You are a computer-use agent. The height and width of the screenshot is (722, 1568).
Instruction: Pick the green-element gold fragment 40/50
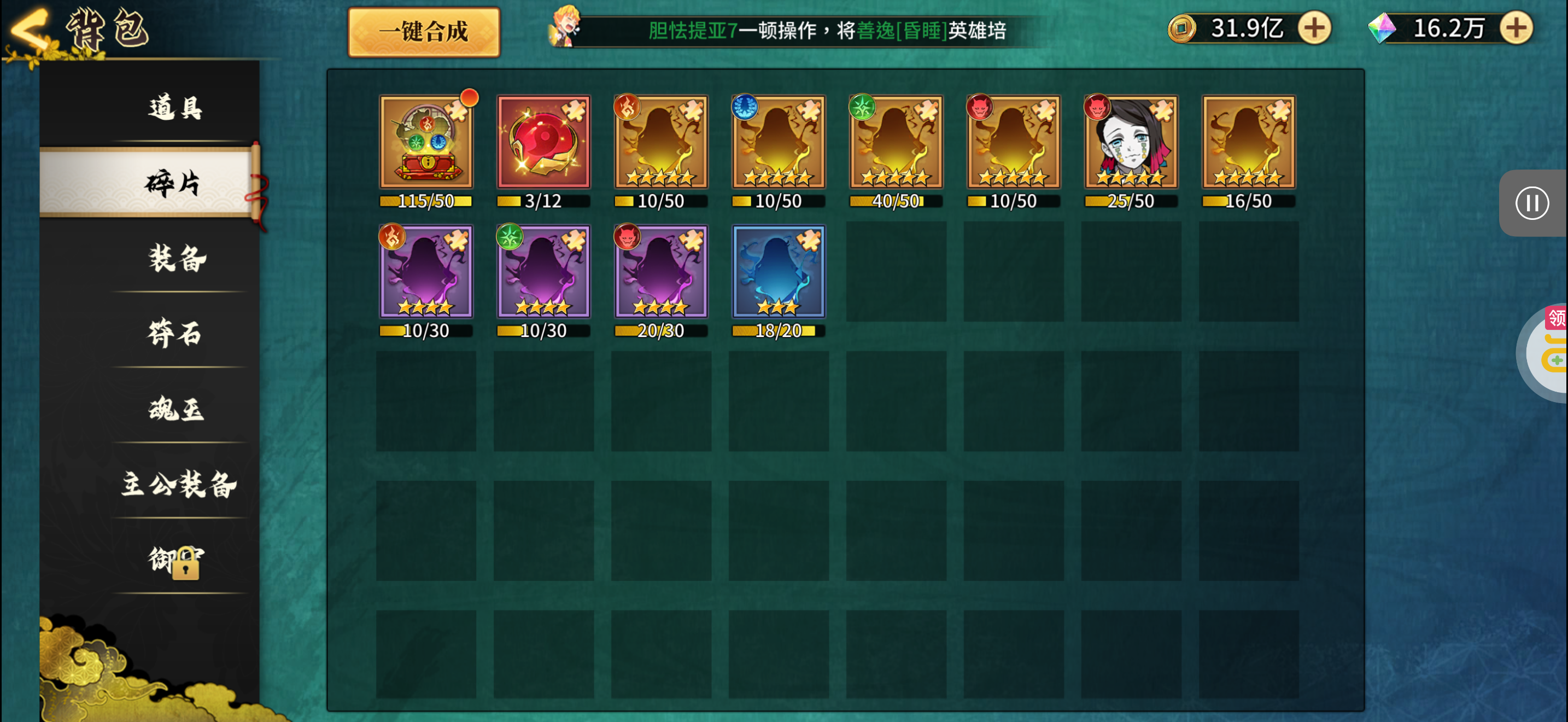pos(896,142)
